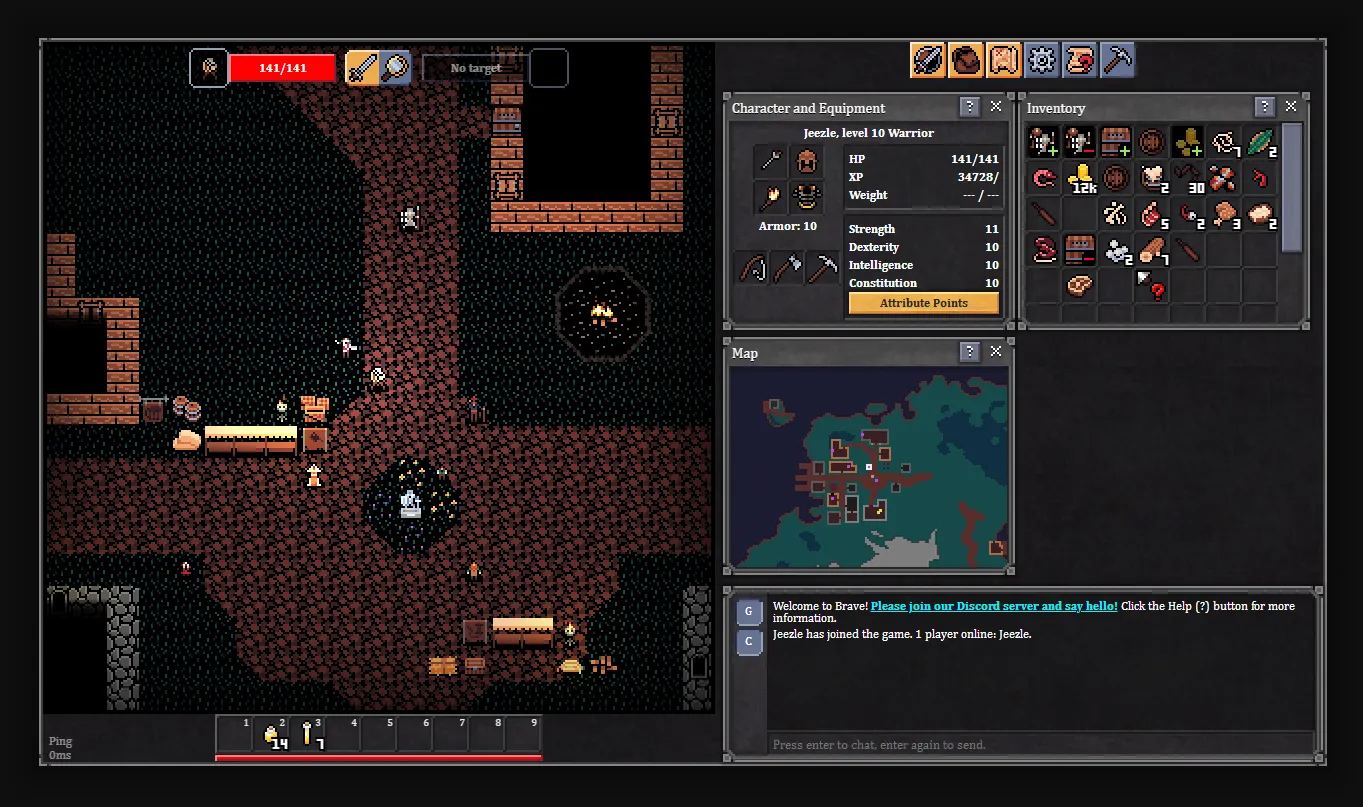Click the equipped helmet slot

[806, 161]
